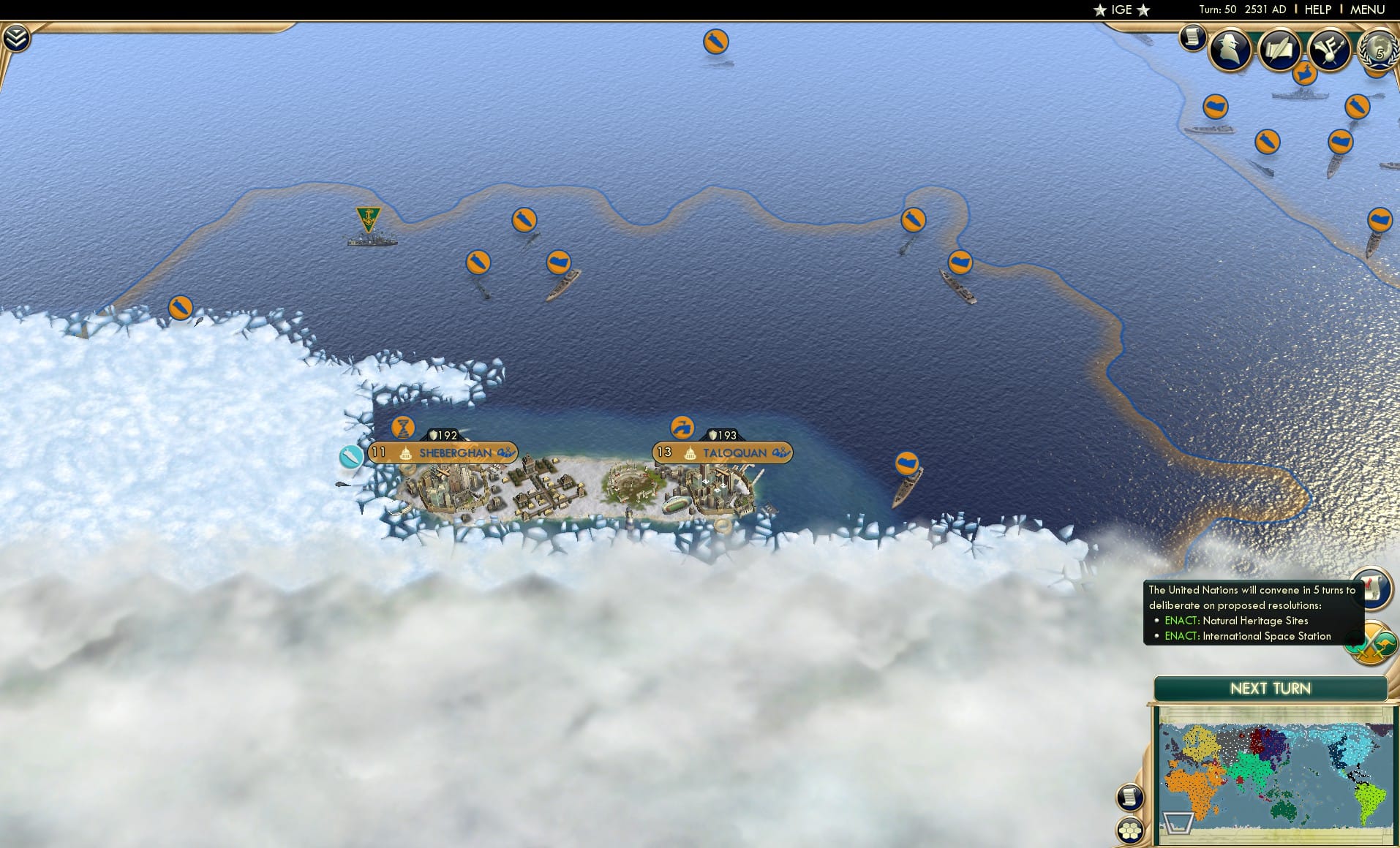1400x848 pixels.
Task: Open the Social Policies scroll-and-quill icon
Action: [x=1279, y=49]
